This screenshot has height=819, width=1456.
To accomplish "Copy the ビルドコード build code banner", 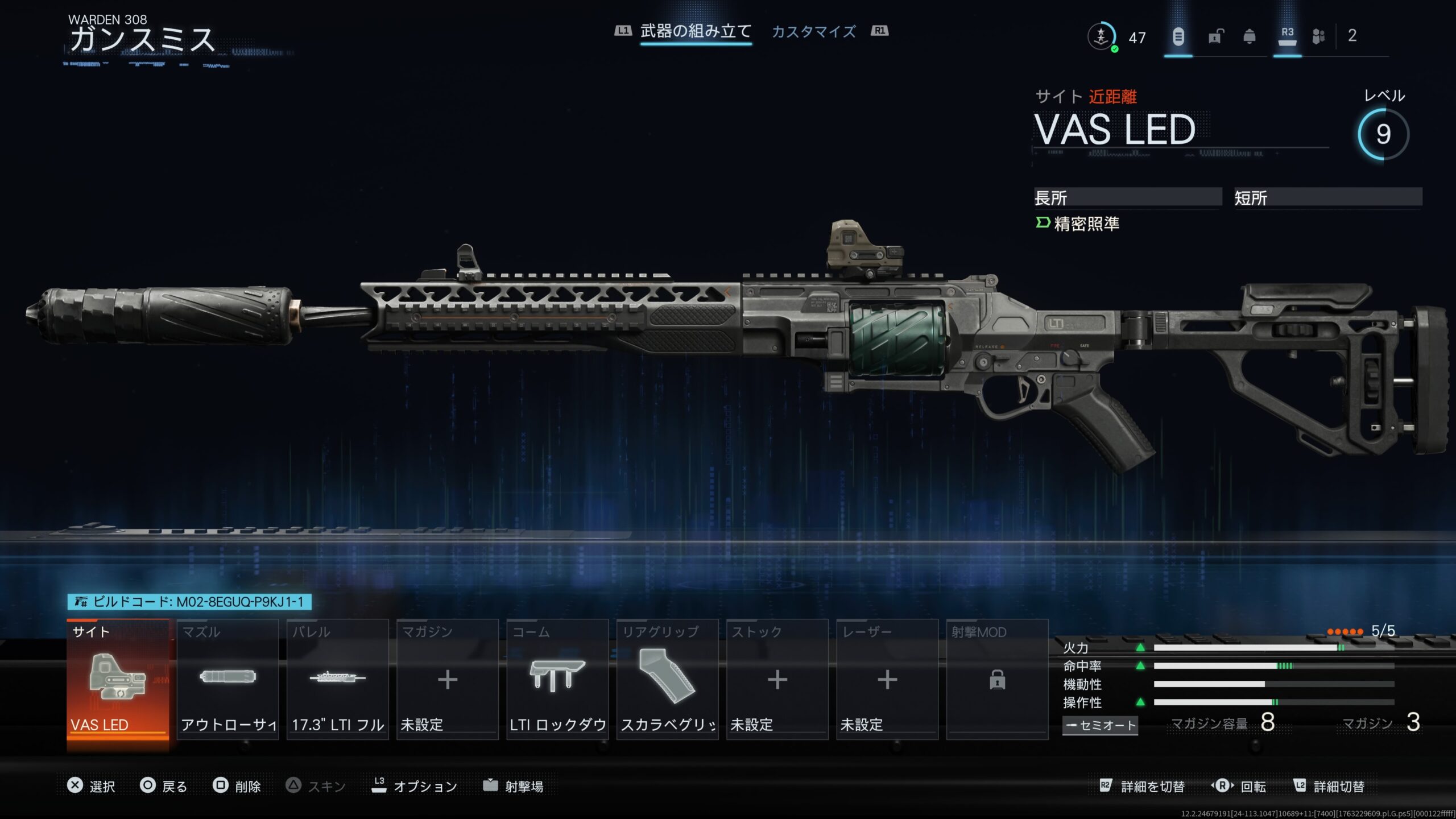I will pyautogui.click(x=189, y=602).
